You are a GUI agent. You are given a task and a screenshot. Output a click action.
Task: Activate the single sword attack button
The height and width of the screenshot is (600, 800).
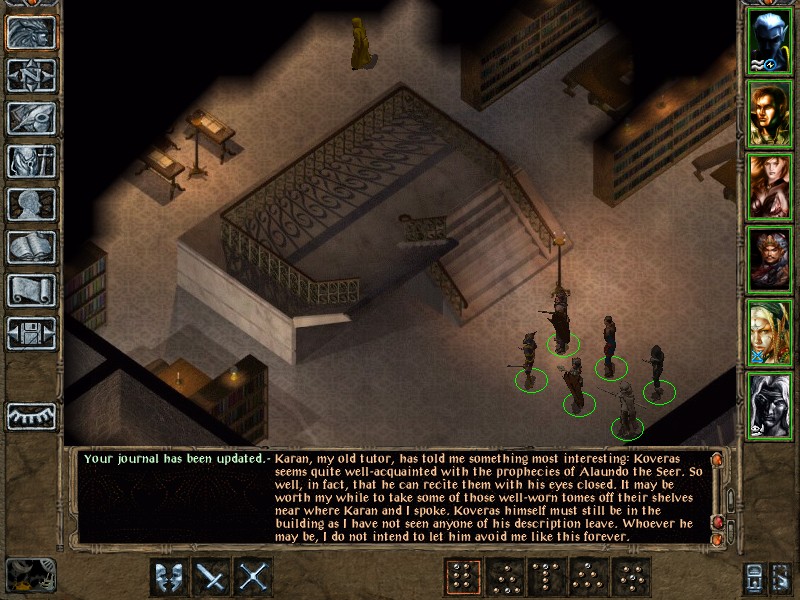[x=212, y=576]
